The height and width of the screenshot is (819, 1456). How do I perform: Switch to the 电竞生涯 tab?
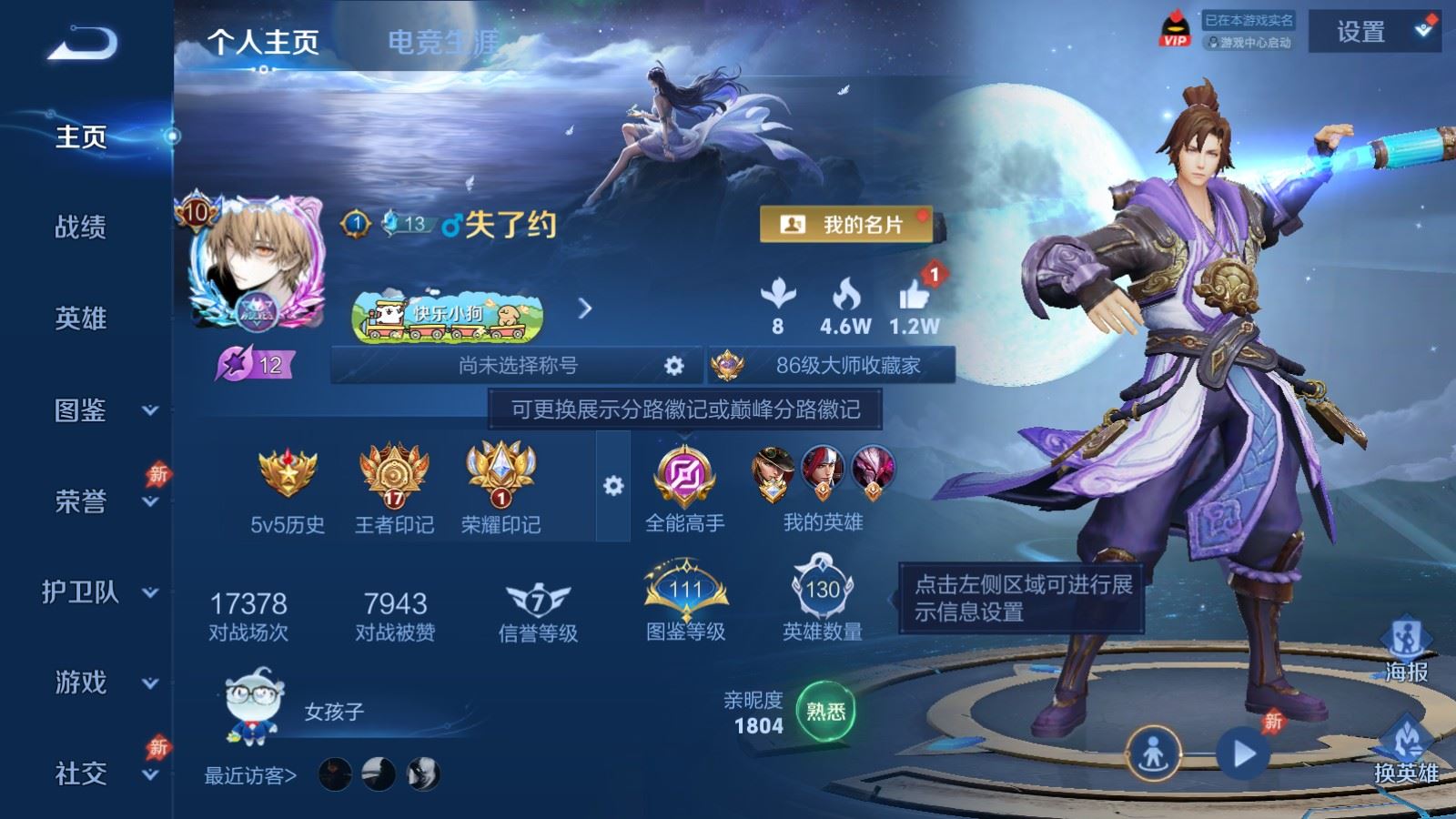(443, 42)
